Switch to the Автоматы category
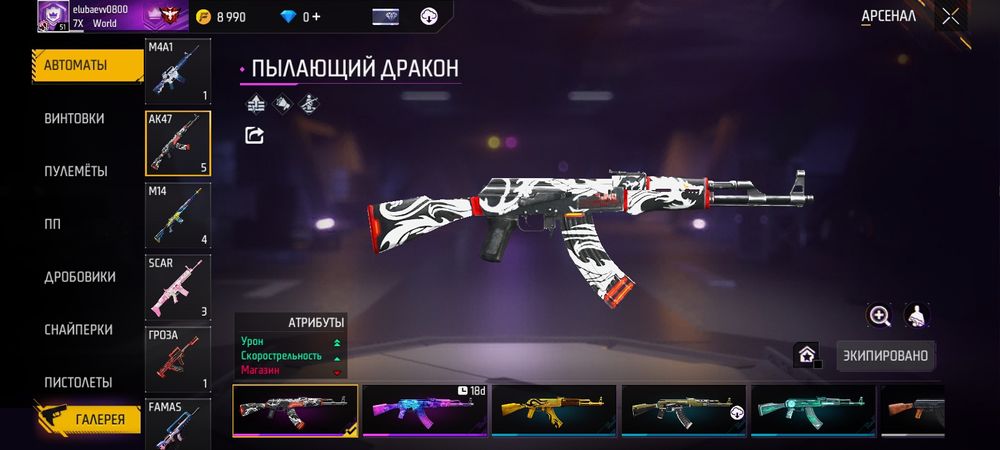1000x450 pixels. [75, 65]
